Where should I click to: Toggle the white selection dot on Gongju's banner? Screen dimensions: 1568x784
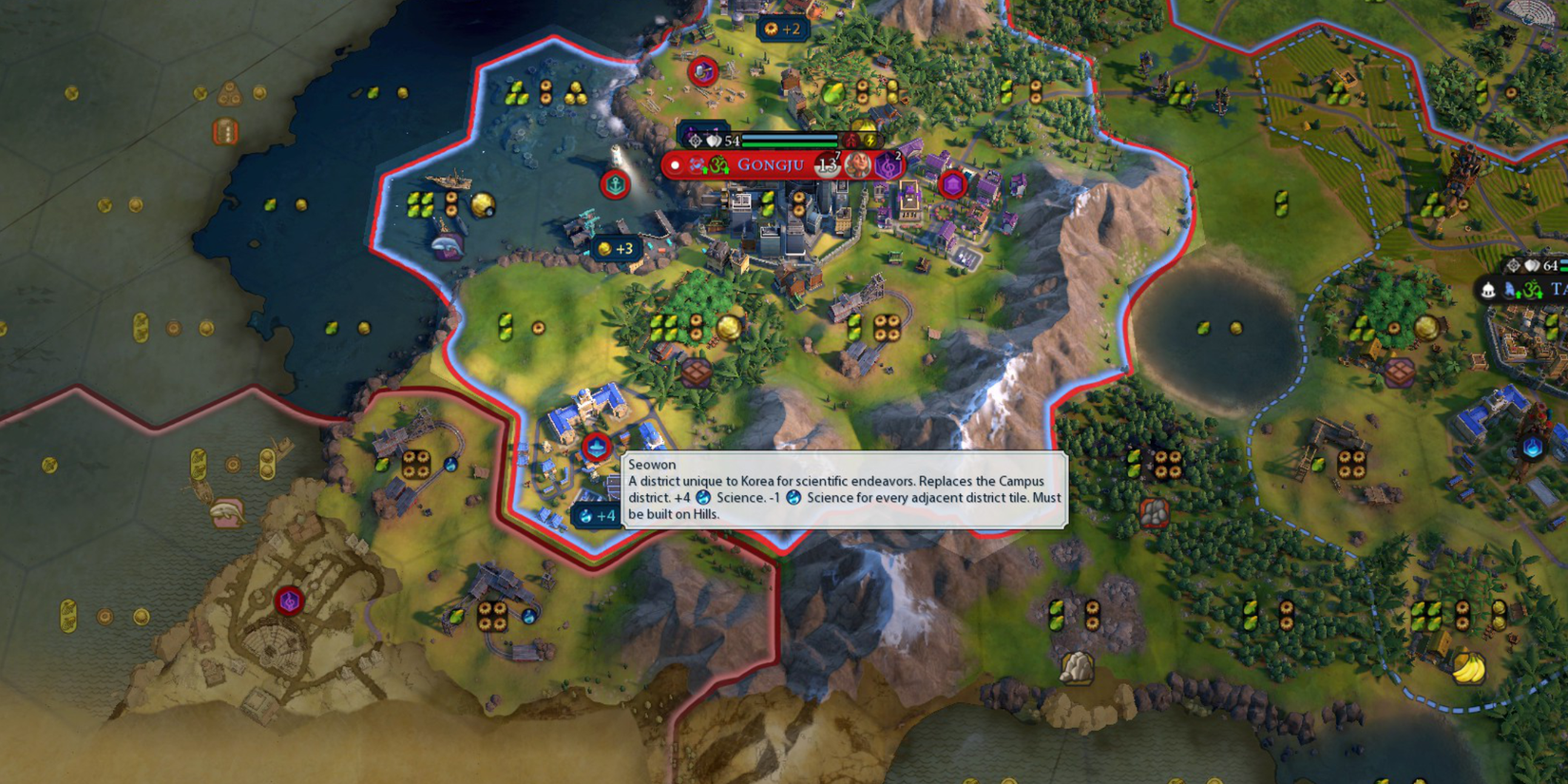[x=675, y=165]
